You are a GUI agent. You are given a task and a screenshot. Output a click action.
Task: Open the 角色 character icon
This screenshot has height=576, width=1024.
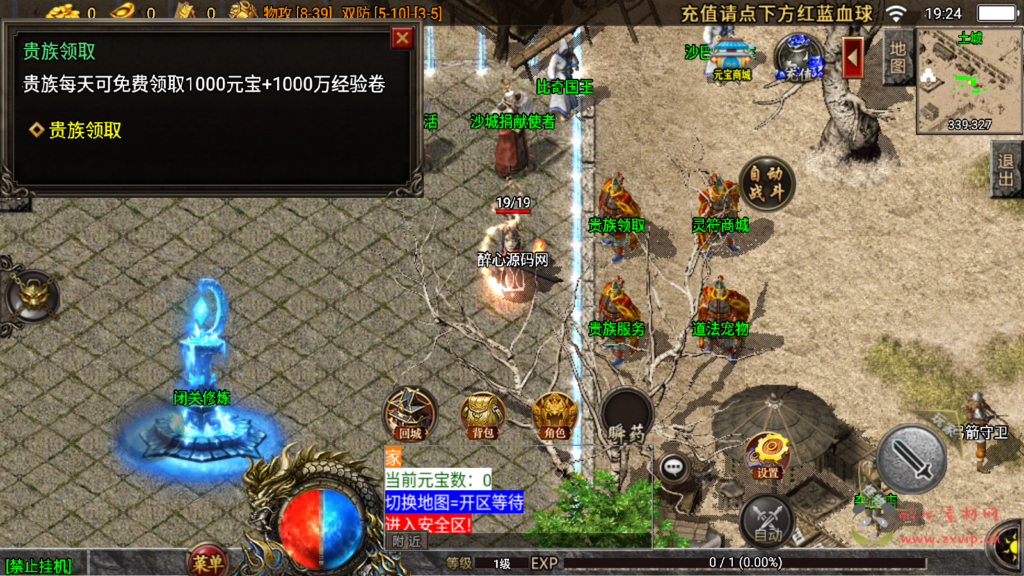553,414
